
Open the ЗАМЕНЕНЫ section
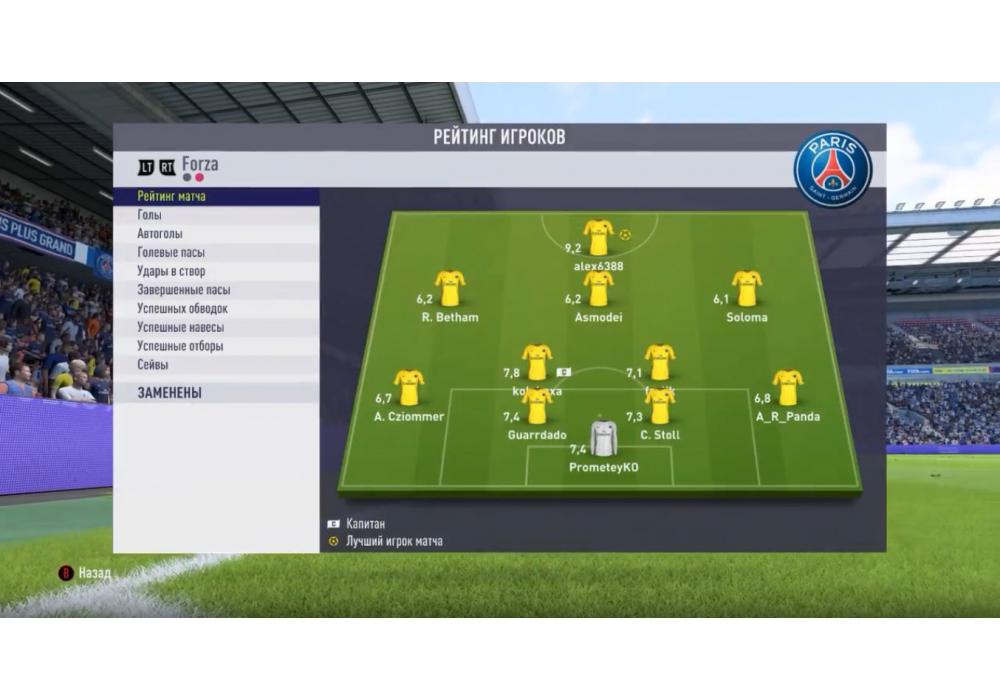click(170, 393)
